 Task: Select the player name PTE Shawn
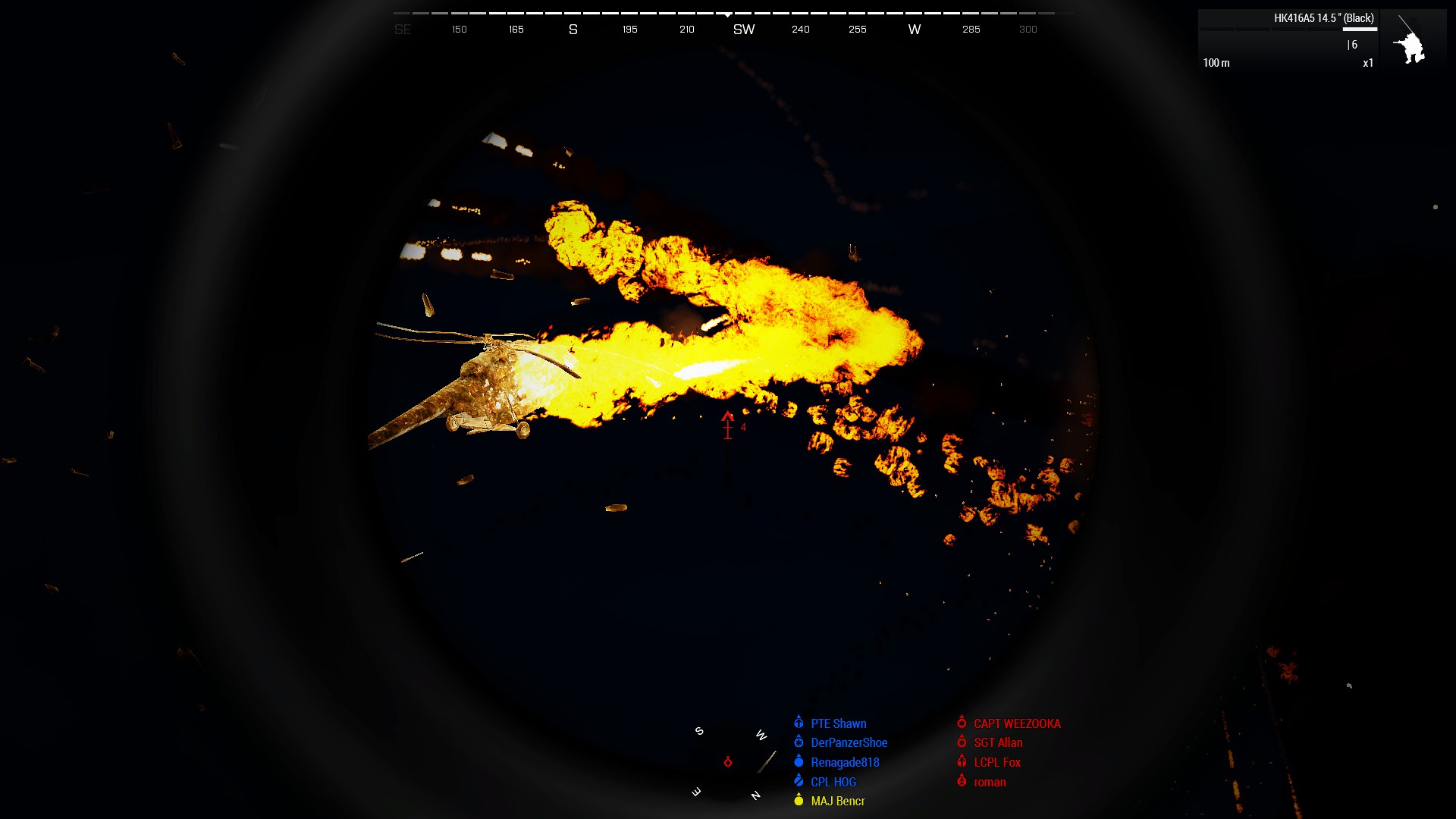click(839, 723)
